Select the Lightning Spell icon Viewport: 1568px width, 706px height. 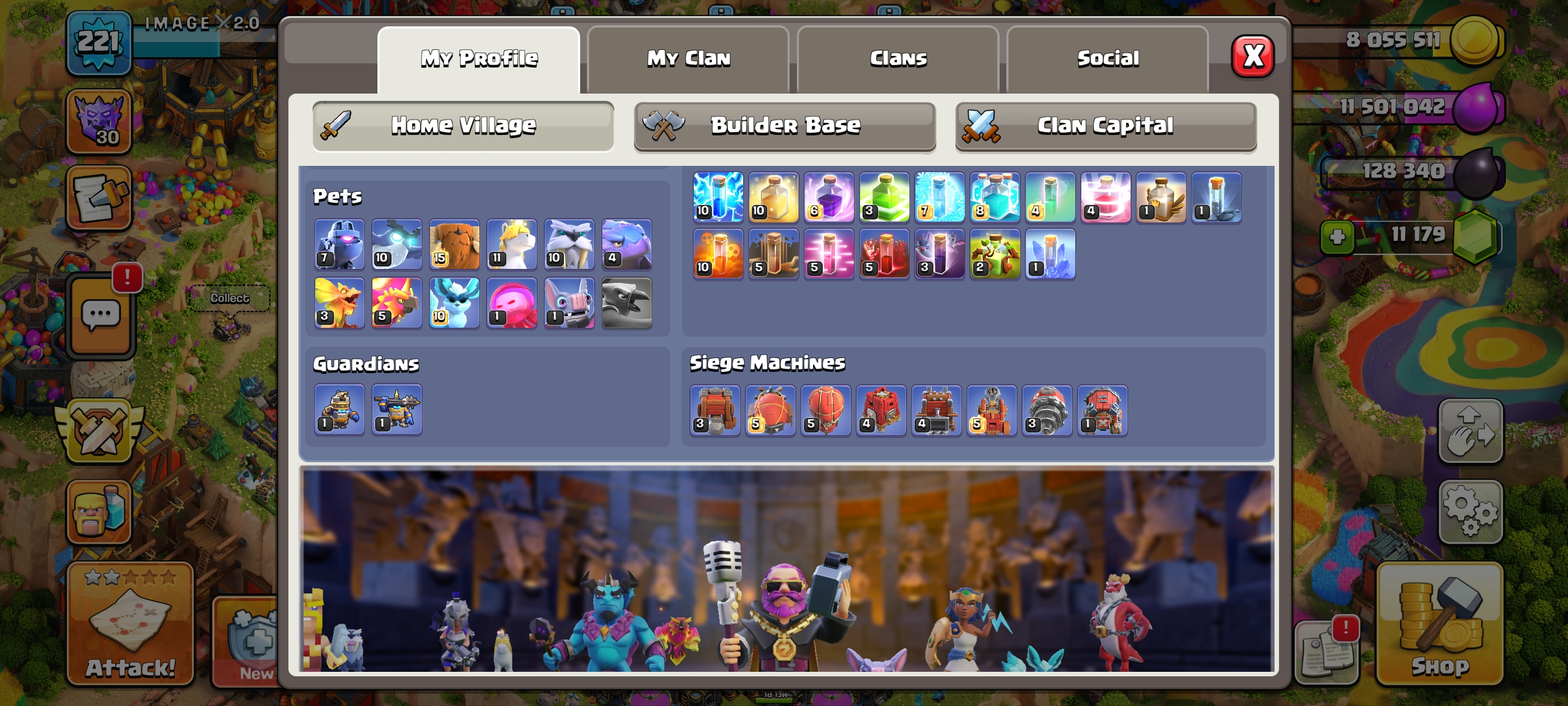pyautogui.click(x=718, y=197)
